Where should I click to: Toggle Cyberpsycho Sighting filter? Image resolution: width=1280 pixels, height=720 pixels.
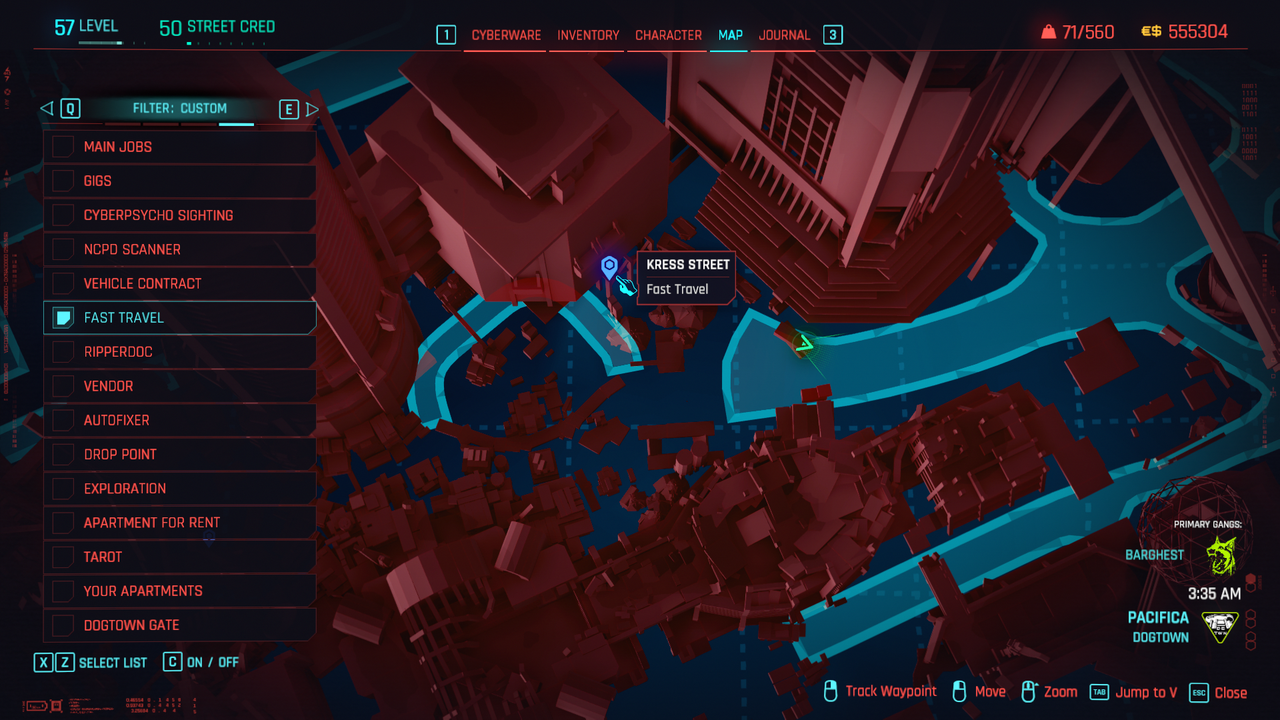click(63, 215)
